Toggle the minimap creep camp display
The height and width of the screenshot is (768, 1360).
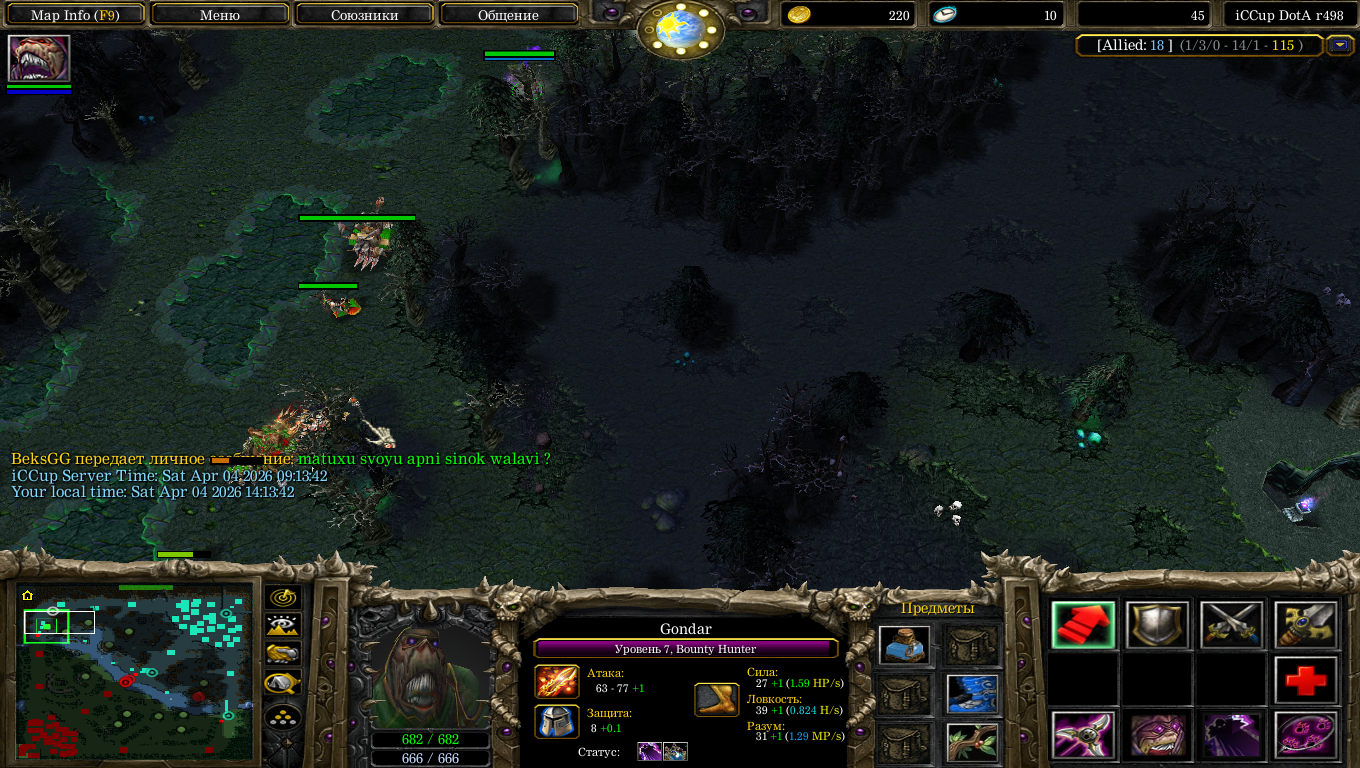click(x=284, y=683)
